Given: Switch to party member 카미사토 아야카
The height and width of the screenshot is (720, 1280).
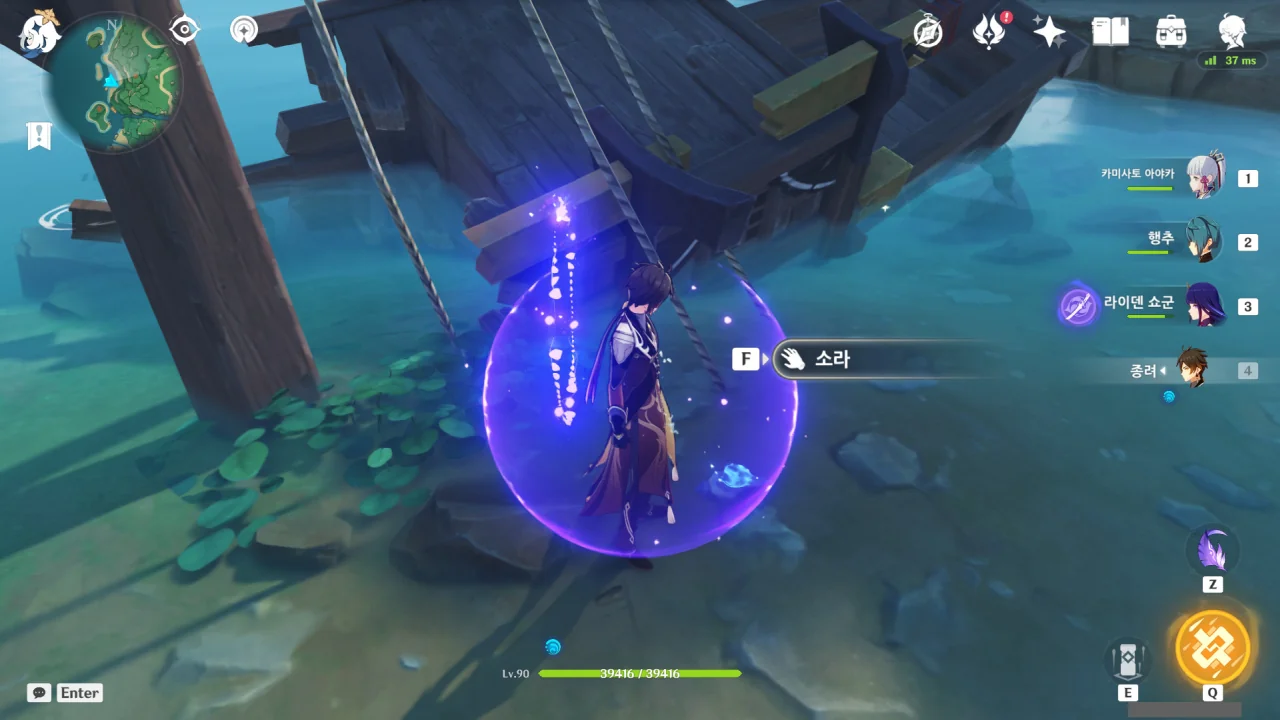Looking at the screenshot, I should (x=1203, y=178).
